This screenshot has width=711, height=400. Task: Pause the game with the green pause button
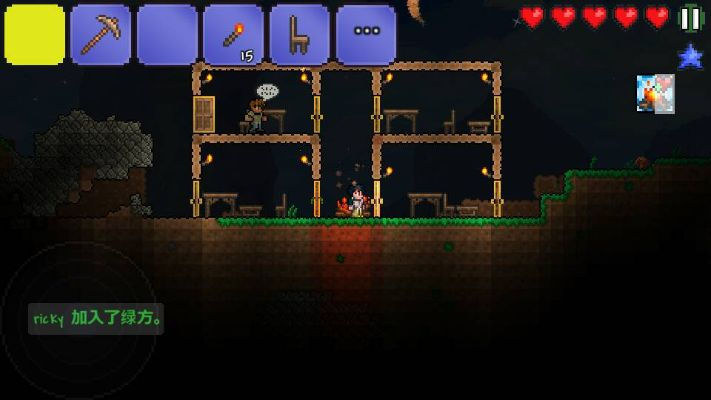(691, 17)
